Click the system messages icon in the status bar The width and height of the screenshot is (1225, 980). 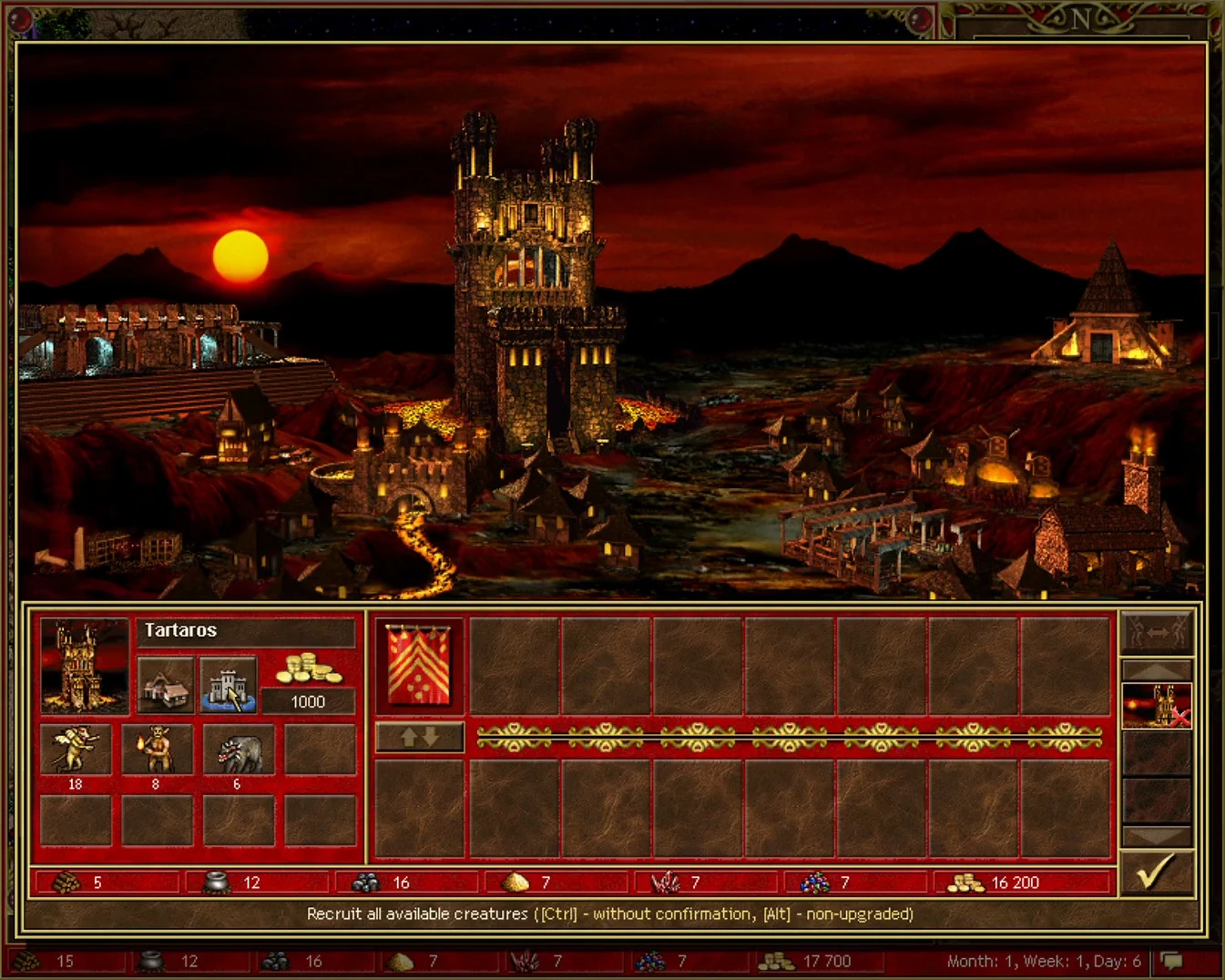1171,959
